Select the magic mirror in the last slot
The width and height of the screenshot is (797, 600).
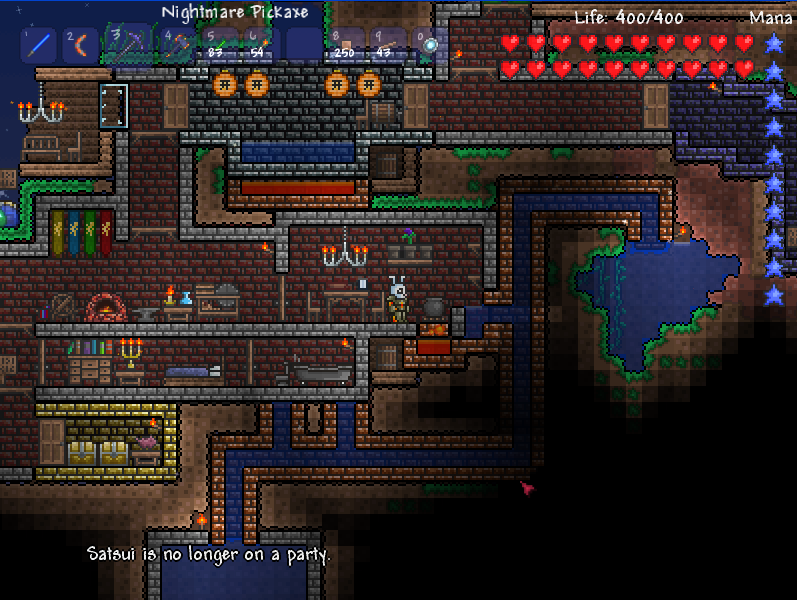(427, 45)
